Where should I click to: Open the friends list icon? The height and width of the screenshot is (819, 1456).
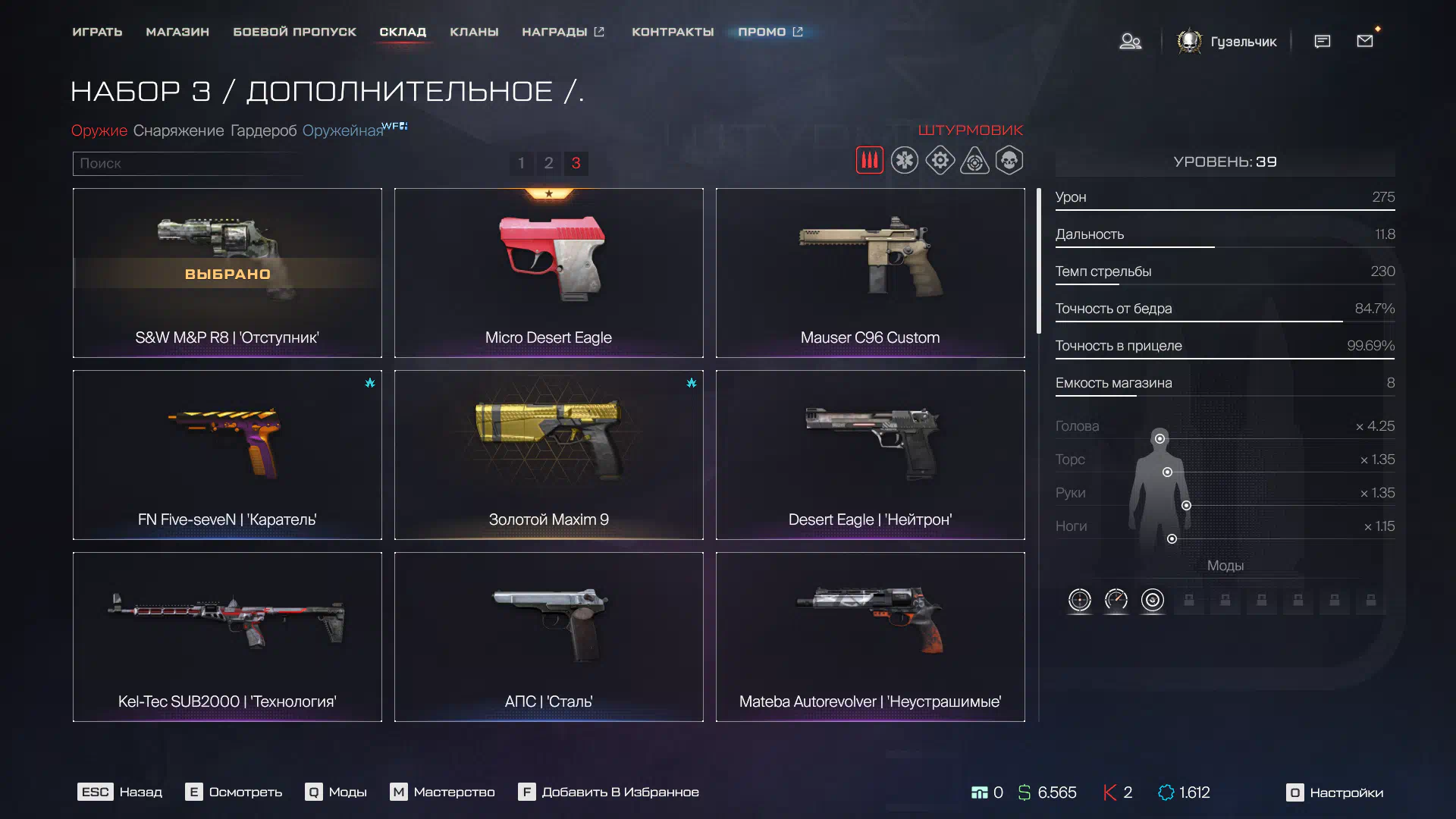[x=1130, y=41]
